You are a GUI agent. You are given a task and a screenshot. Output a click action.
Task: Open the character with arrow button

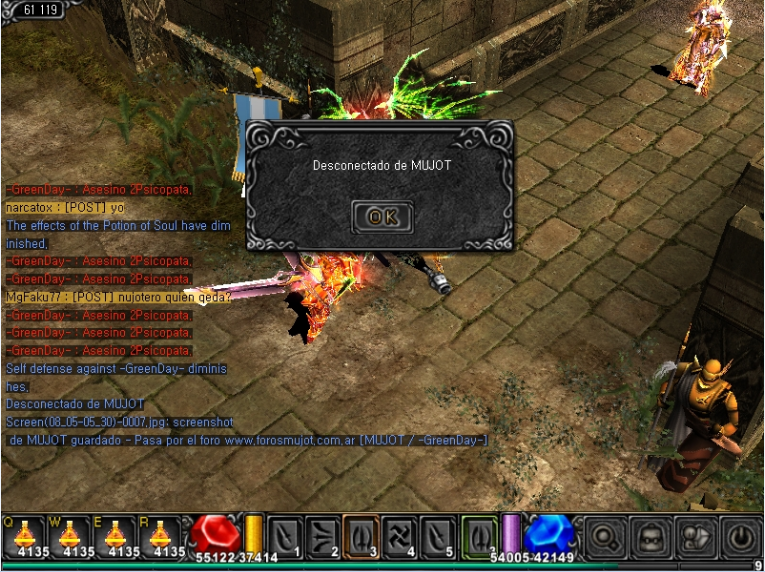coord(694,537)
